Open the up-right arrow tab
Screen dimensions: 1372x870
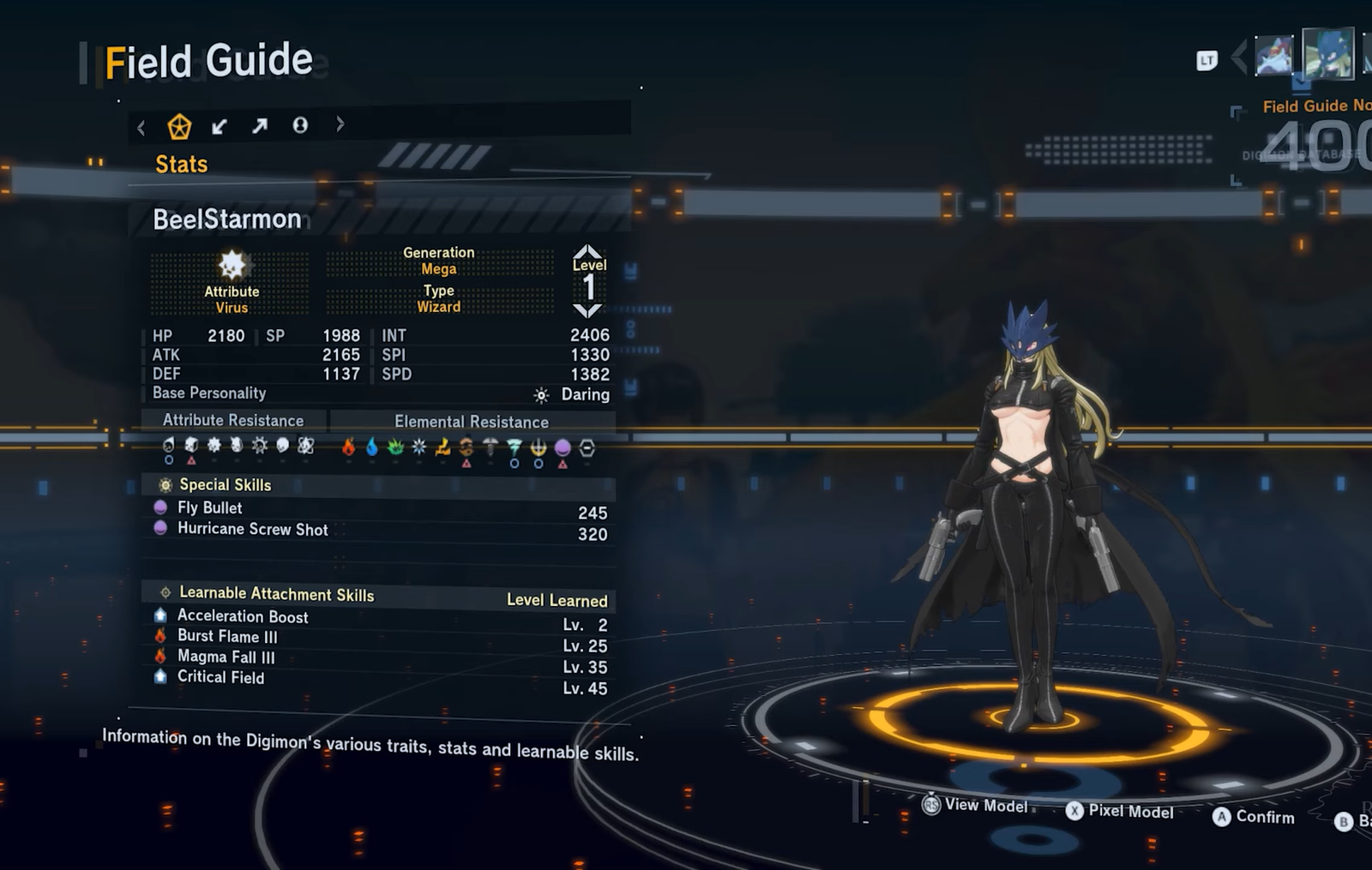coord(260,127)
